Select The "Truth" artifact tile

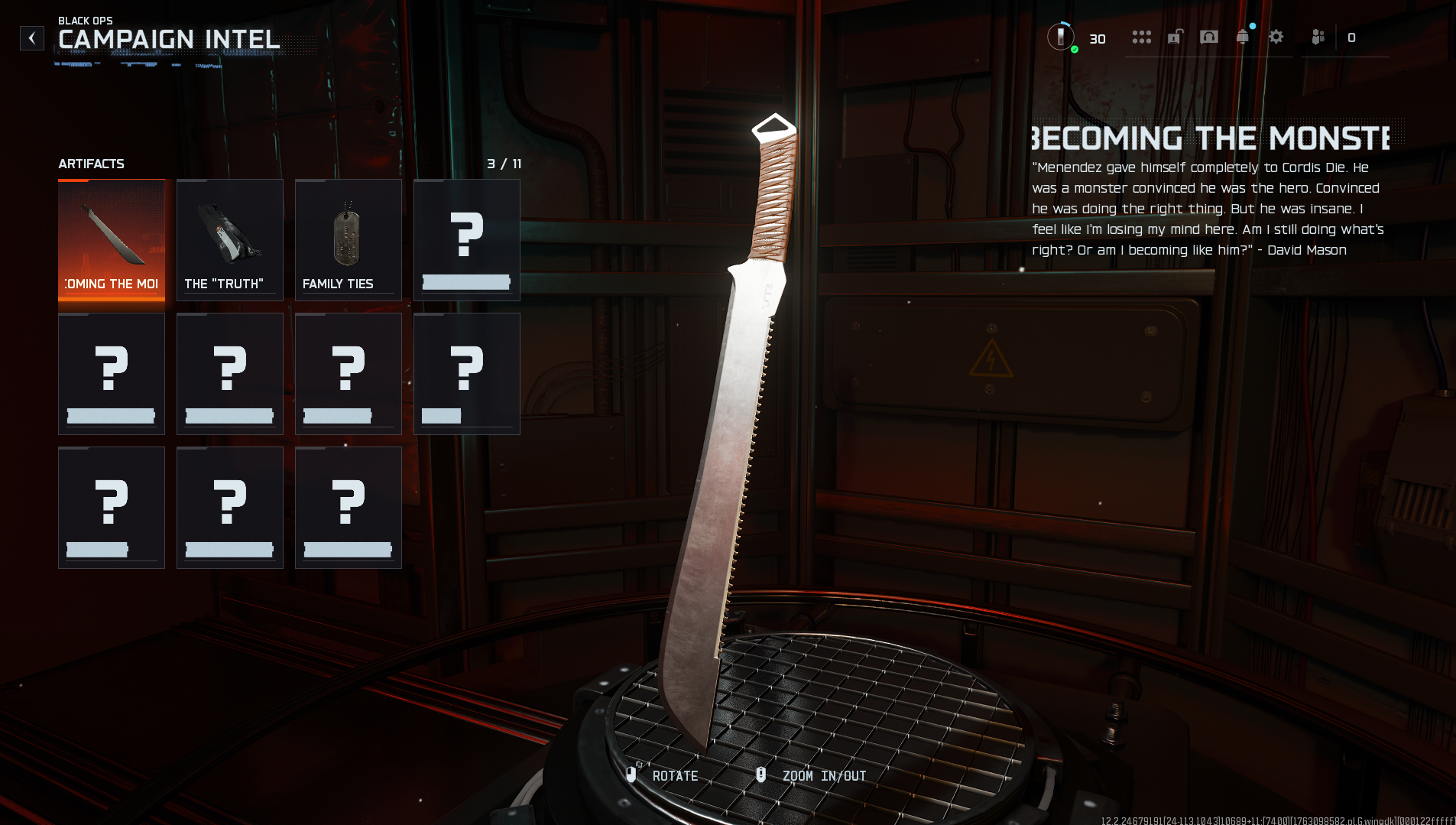[x=230, y=240]
